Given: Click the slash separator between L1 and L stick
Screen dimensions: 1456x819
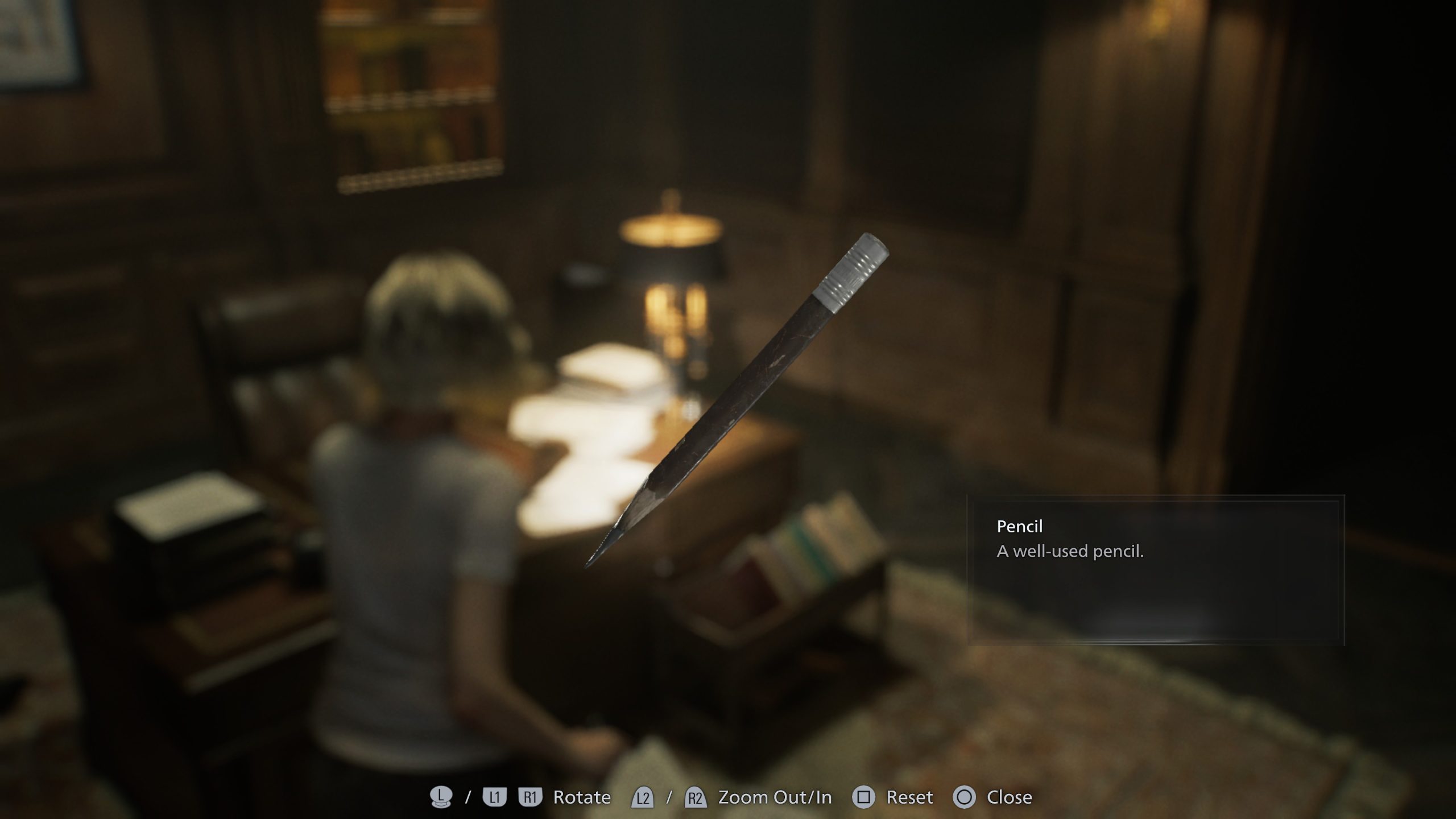Looking at the screenshot, I should click(468, 796).
